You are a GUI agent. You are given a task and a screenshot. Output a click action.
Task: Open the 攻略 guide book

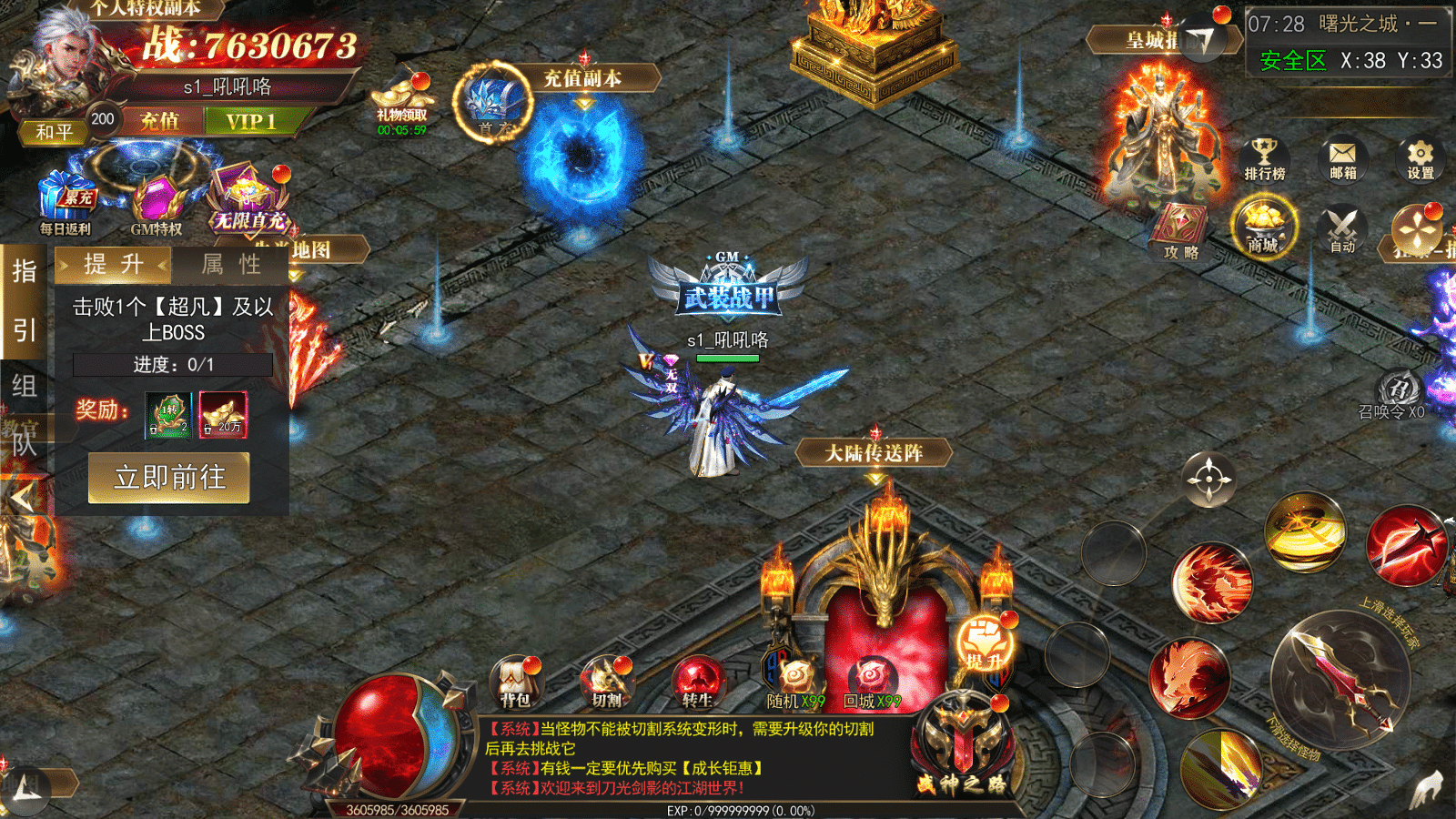pos(1181,230)
